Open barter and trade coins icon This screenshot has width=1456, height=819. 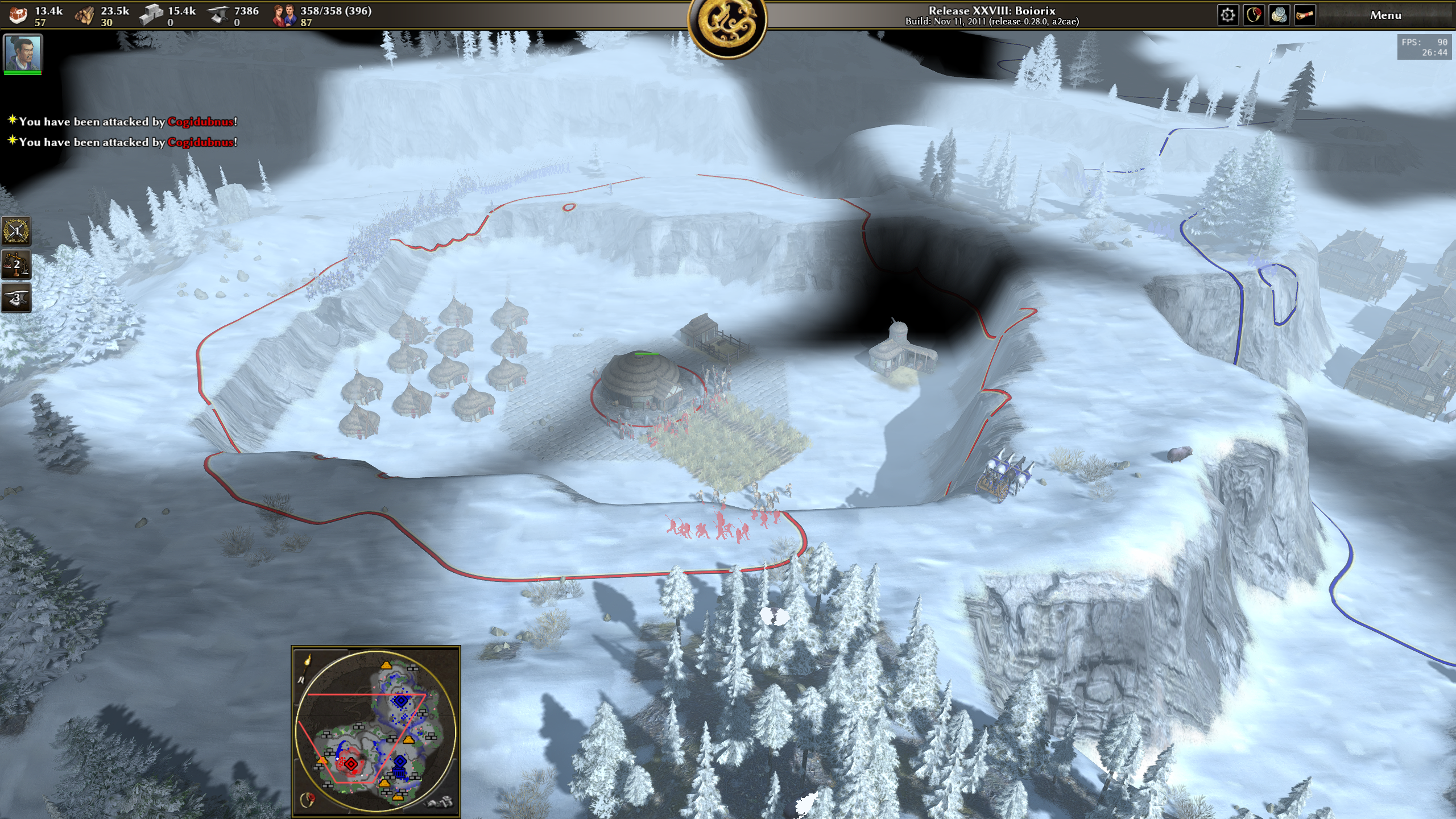pos(1279,15)
